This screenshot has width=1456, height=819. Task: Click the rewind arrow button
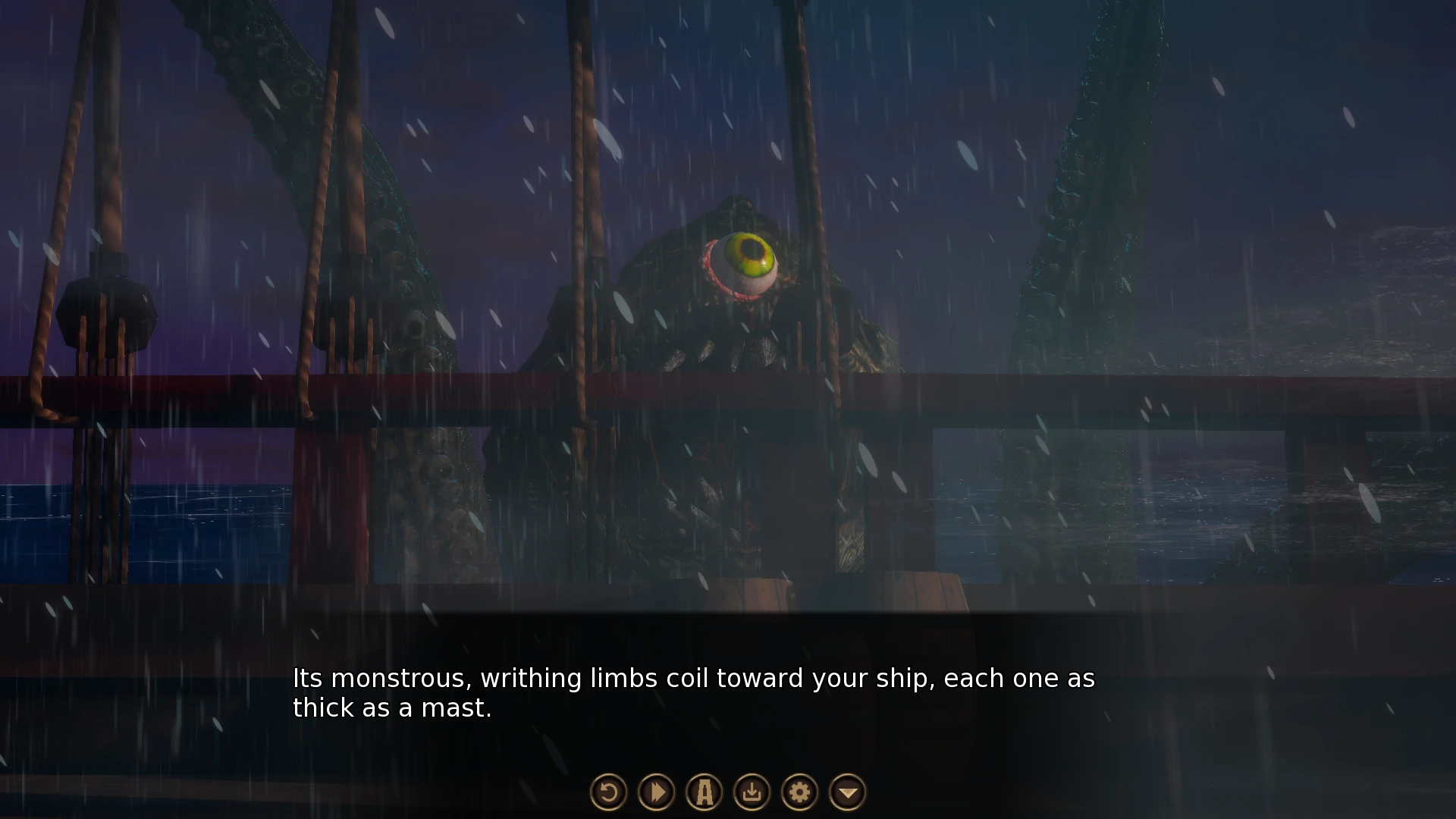[x=608, y=792]
